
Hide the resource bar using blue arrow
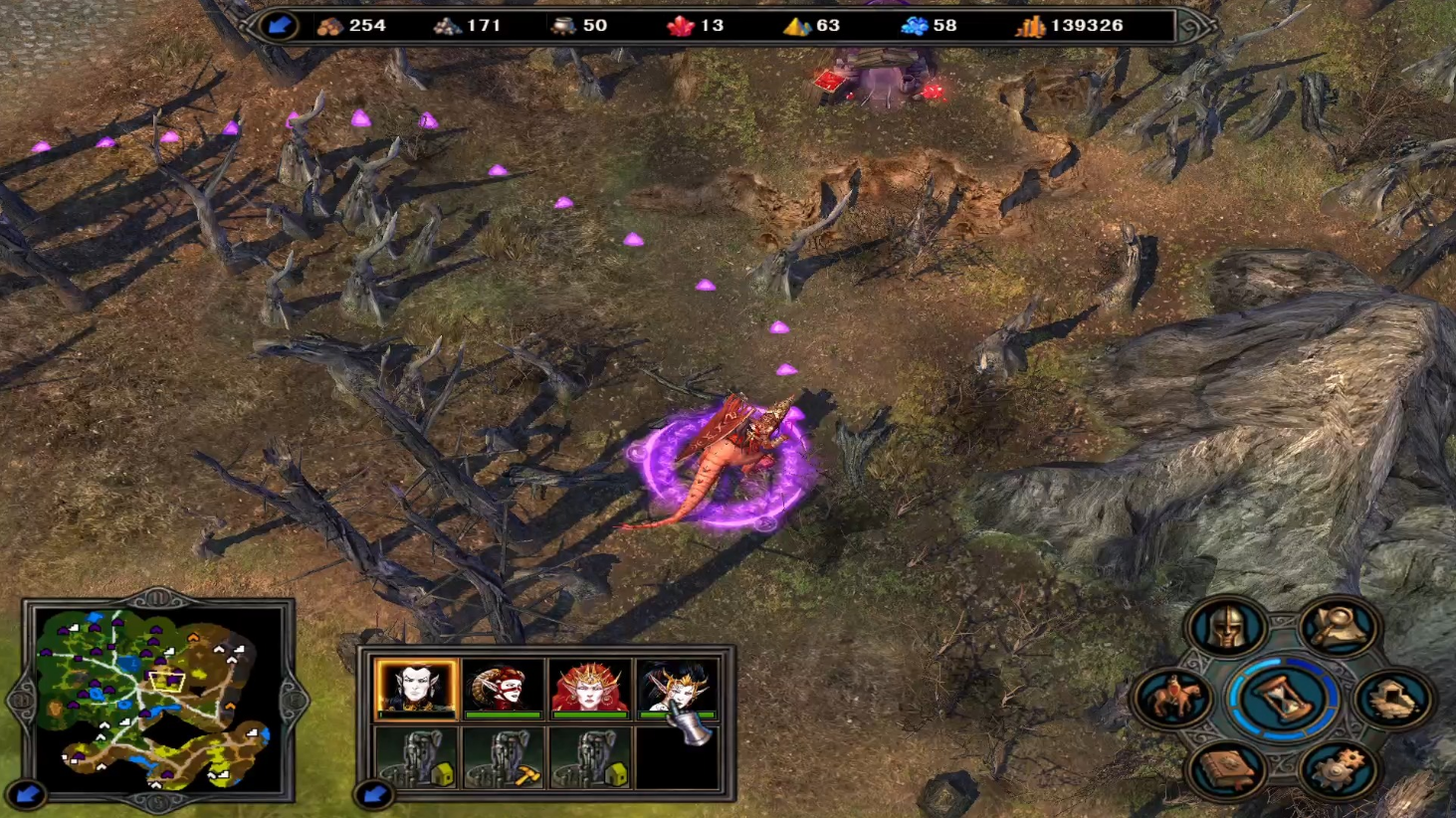pos(278,26)
